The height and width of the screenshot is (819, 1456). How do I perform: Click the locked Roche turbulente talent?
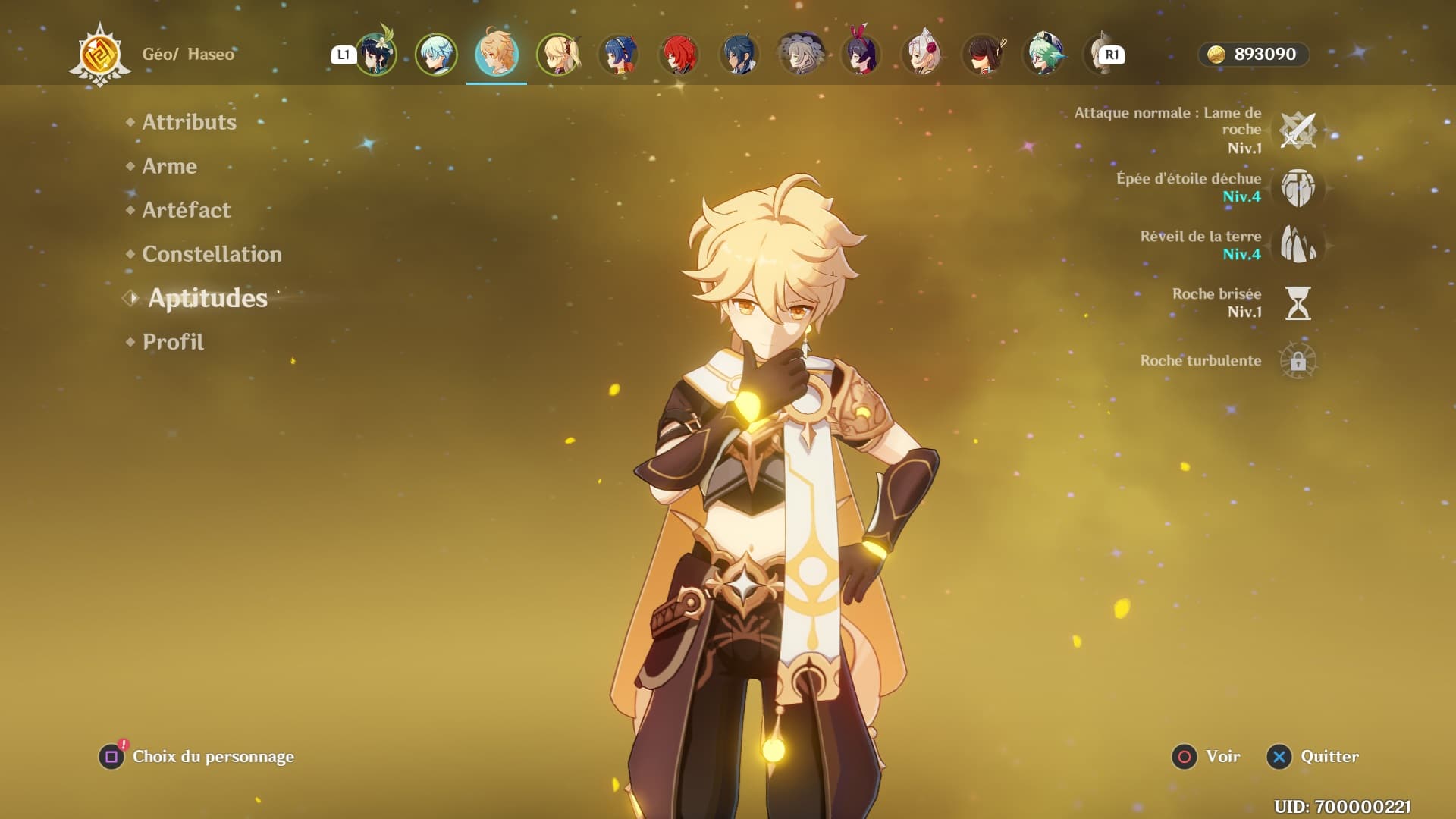[x=1298, y=361]
